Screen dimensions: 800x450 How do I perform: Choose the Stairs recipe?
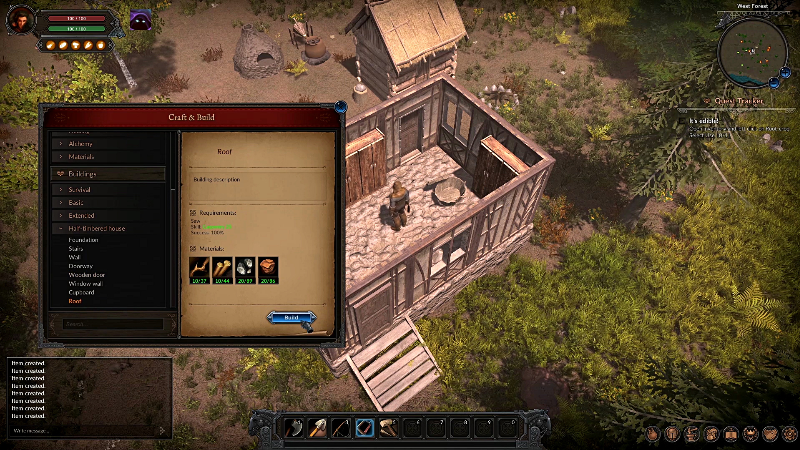[77, 248]
